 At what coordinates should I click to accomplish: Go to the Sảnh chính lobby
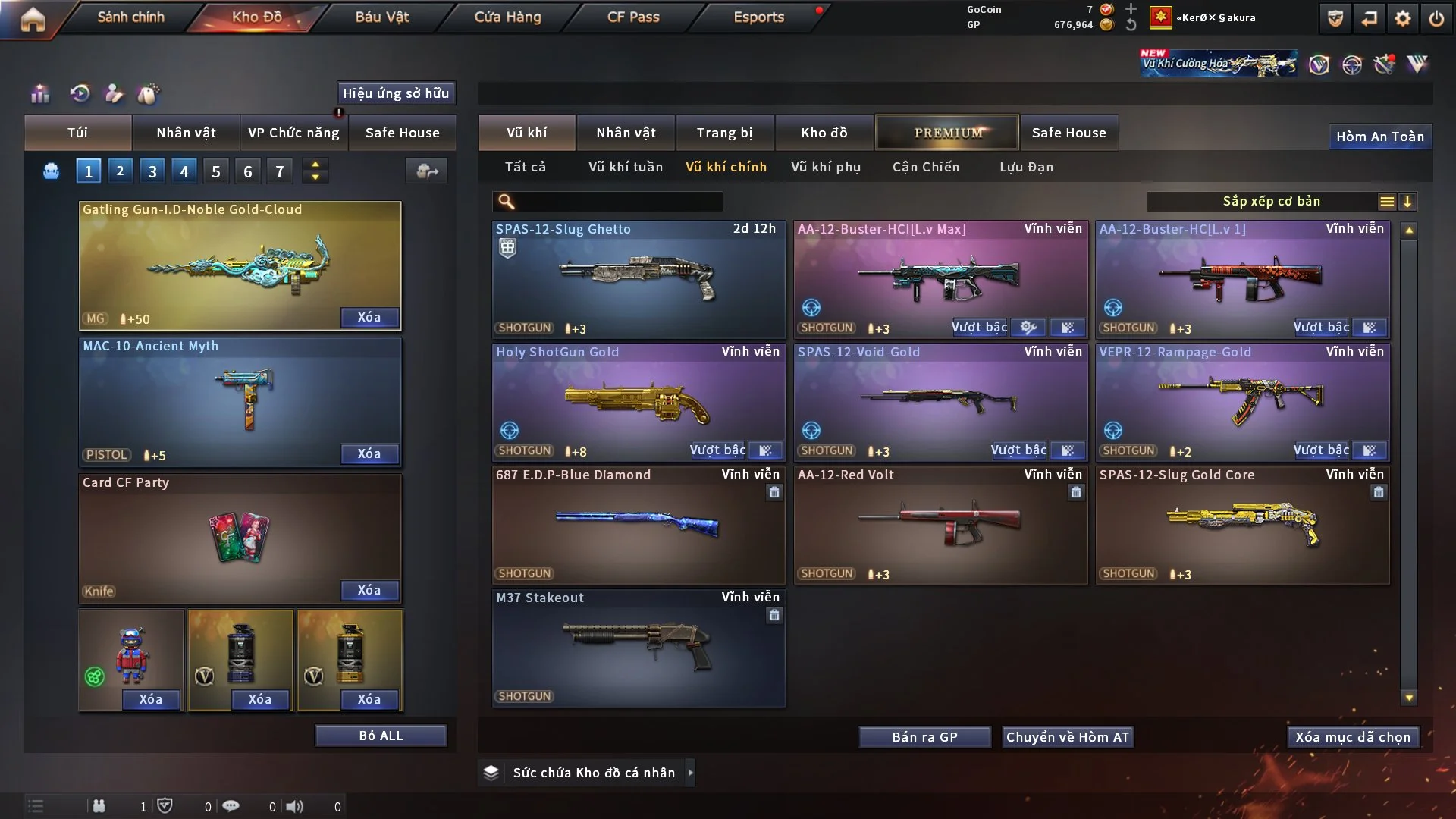[x=130, y=17]
